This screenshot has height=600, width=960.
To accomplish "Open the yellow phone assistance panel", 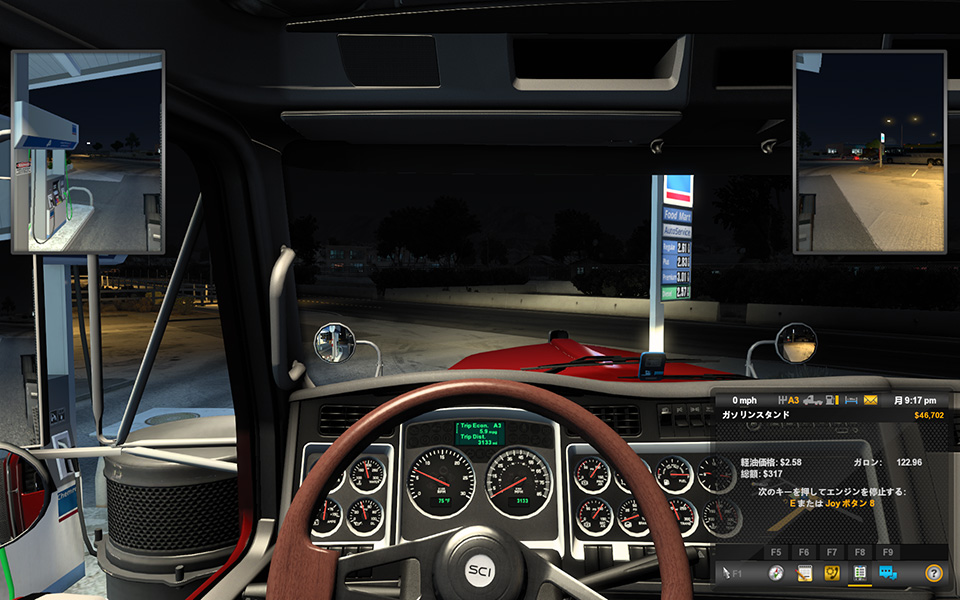I will [x=830, y=574].
